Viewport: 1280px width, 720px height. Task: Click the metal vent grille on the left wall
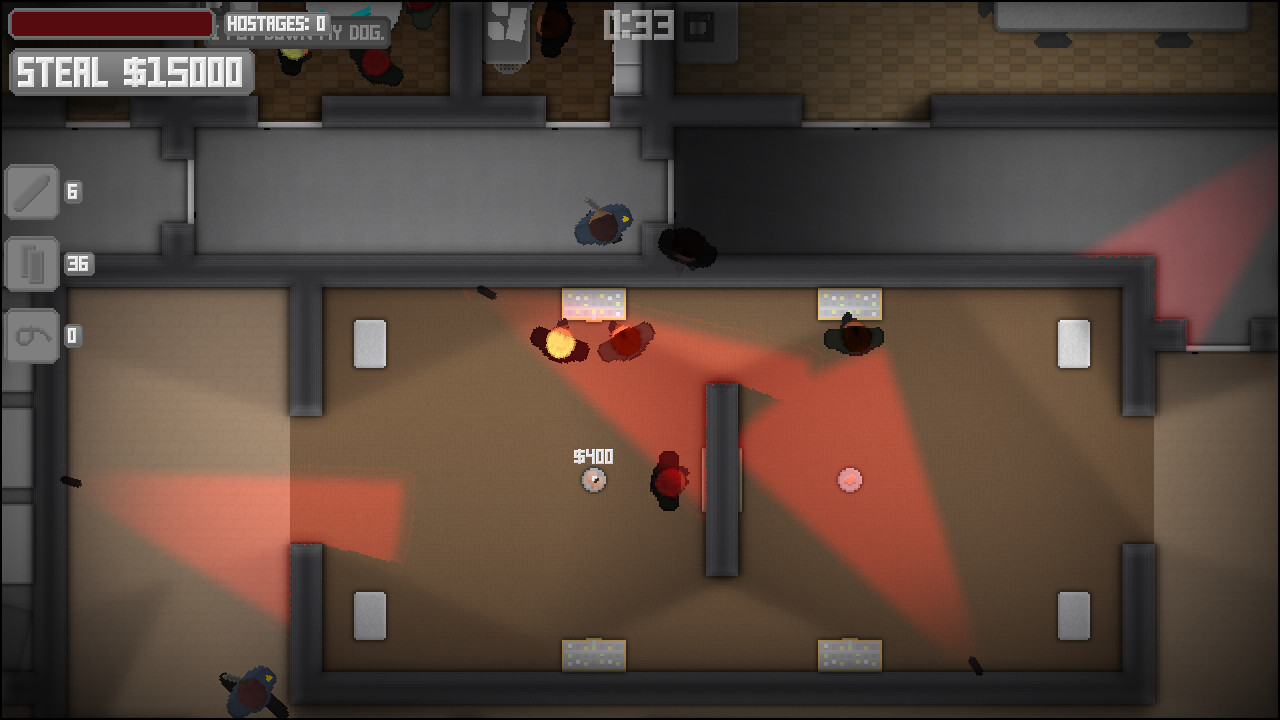click(370, 341)
